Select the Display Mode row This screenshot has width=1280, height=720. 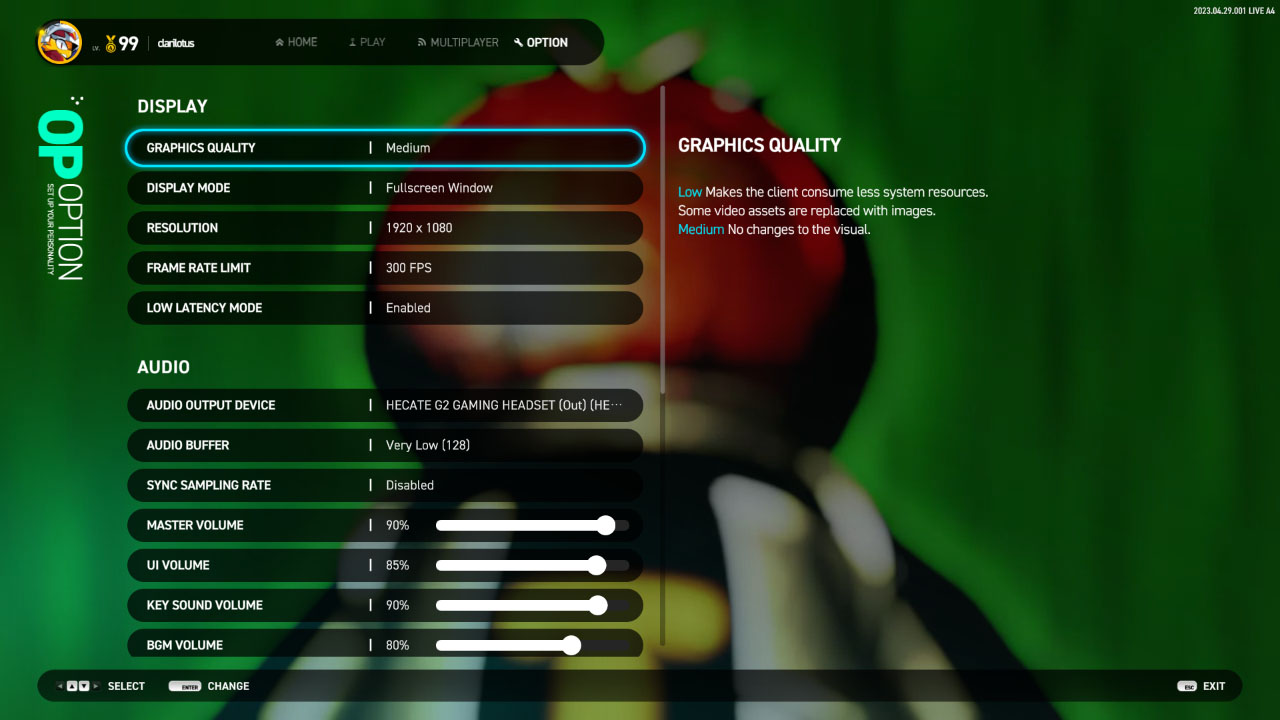385,188
